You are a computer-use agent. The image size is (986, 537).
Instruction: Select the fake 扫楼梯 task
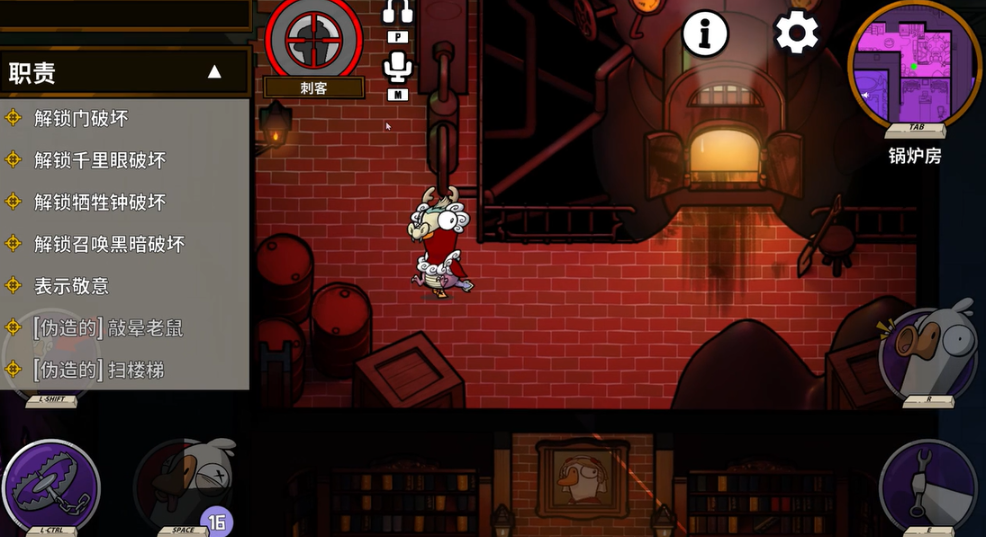click(x=98, y=370)
